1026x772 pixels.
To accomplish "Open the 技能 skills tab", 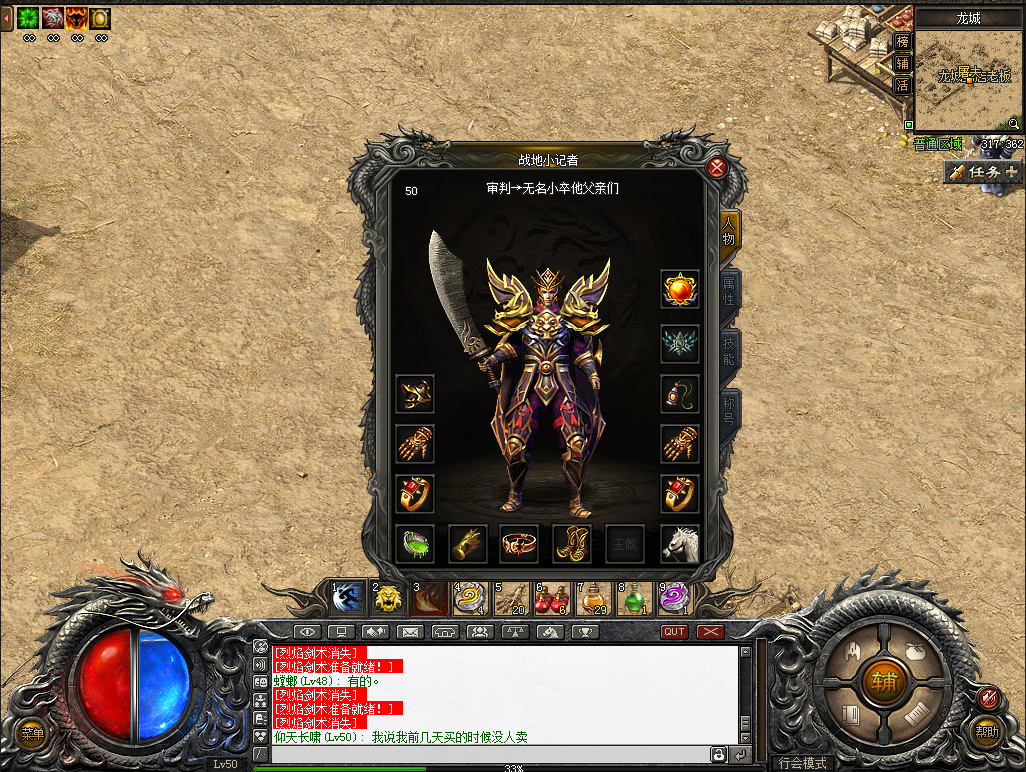I will (730, 348).
